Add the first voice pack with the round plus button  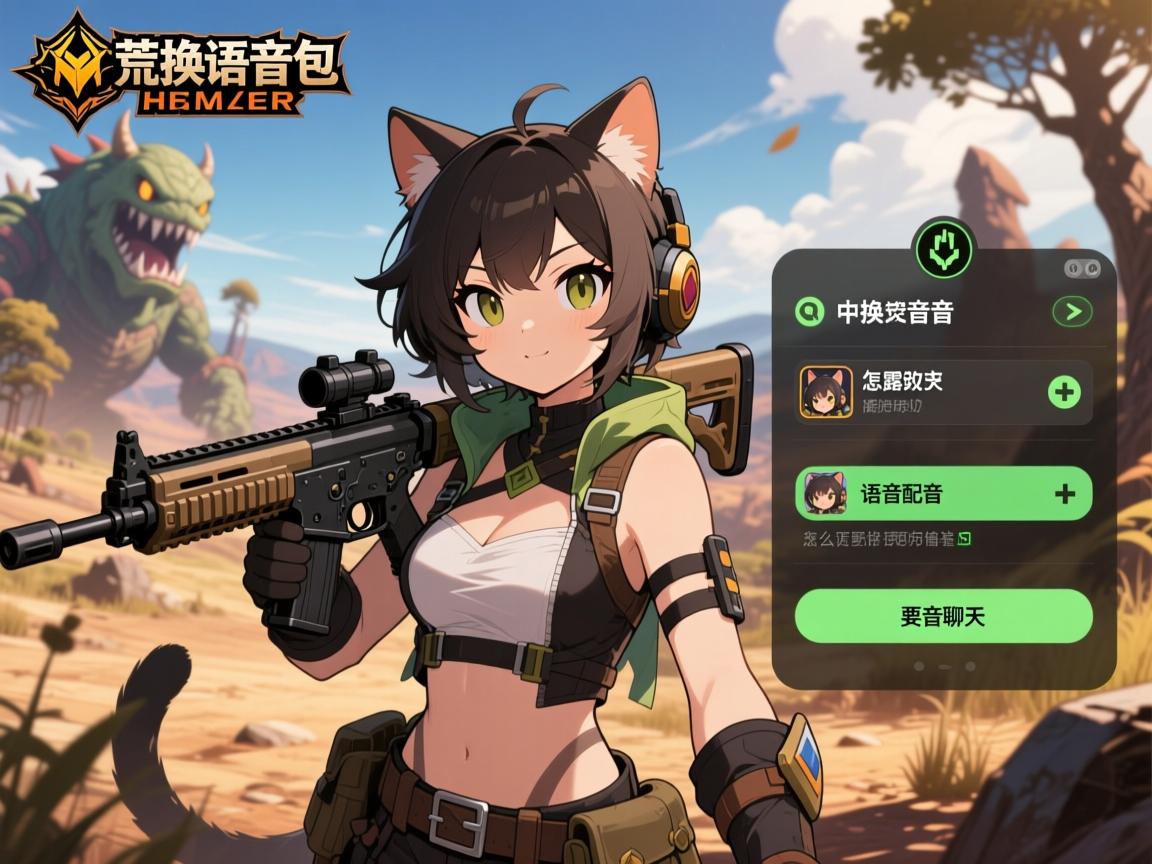[x=1064, y=392]
